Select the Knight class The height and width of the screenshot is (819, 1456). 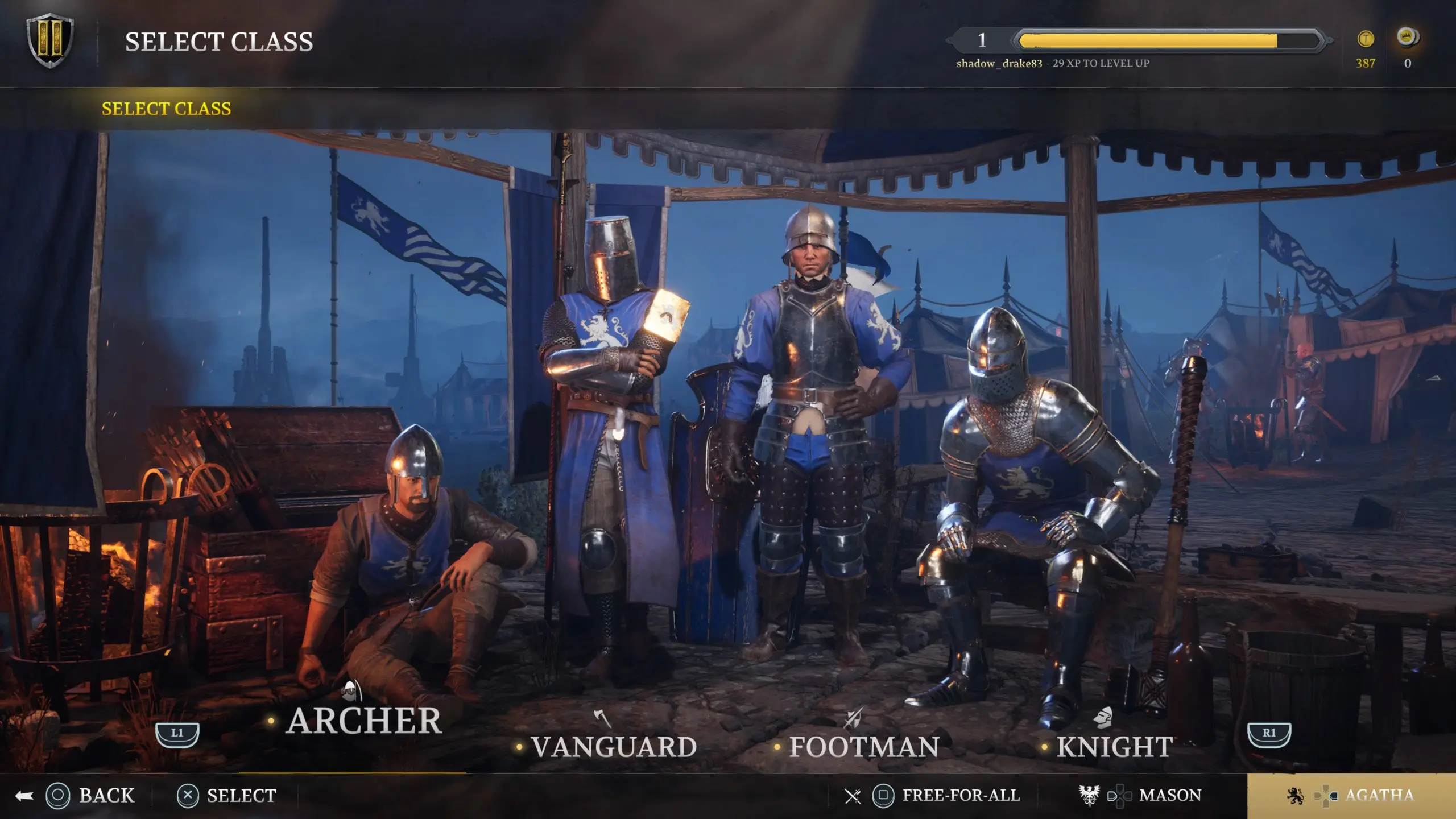(x=1114, y=747)
